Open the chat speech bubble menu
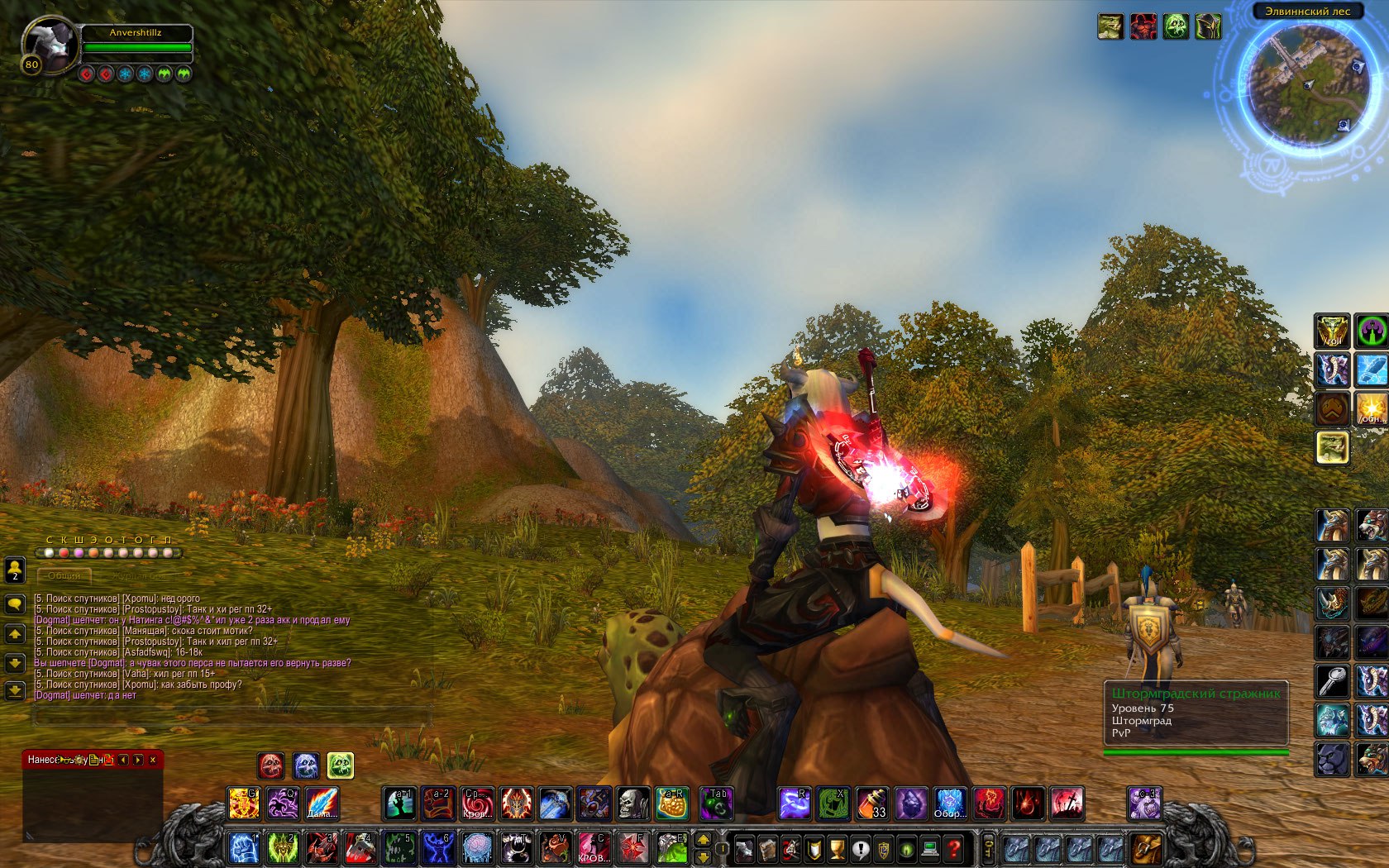 [x=15, y=604]
